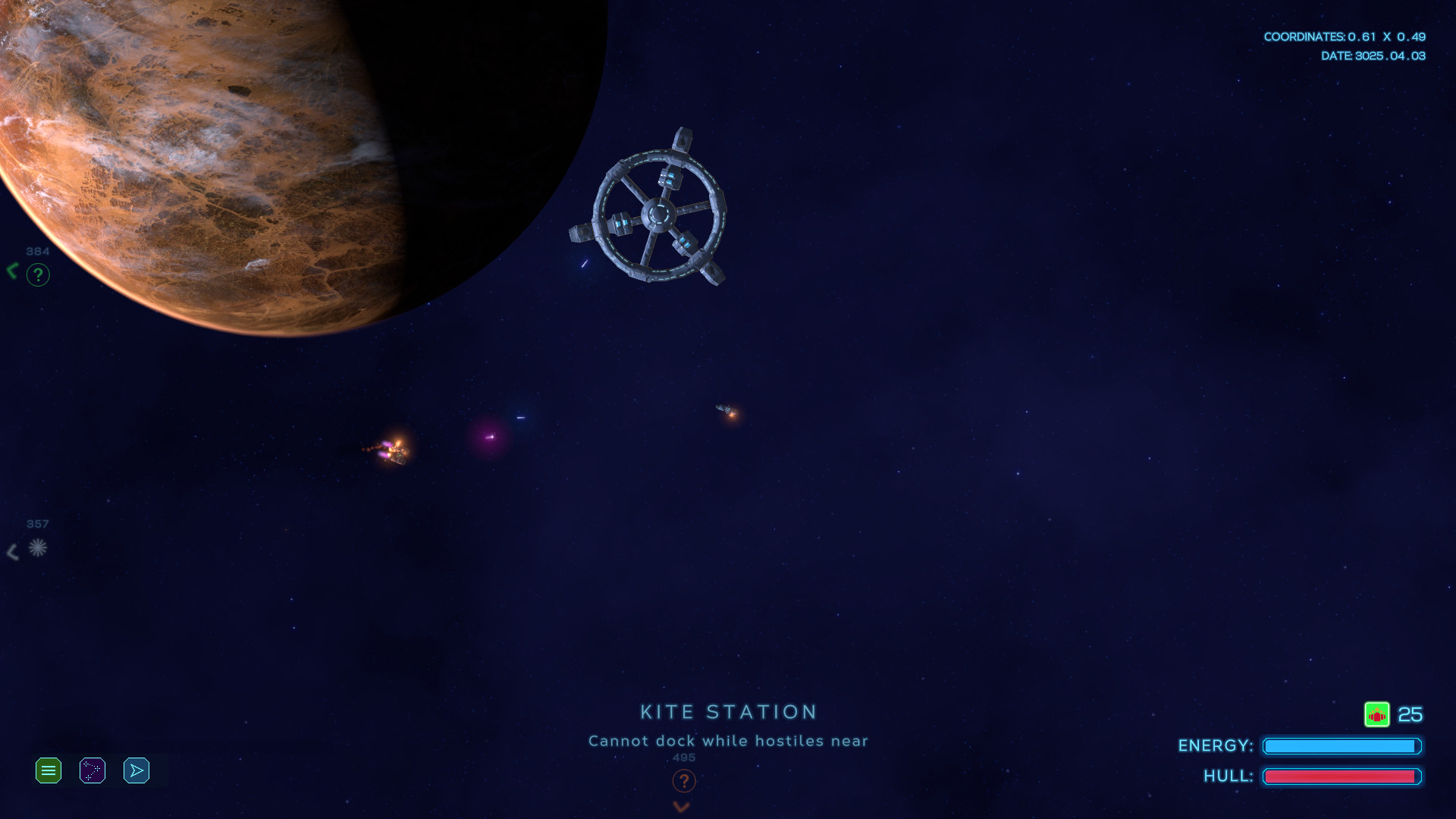Toggle the orange down chevron below the 495 marker
The image size is (1456, 819).
pyautogui.click(x=681, y=807)
